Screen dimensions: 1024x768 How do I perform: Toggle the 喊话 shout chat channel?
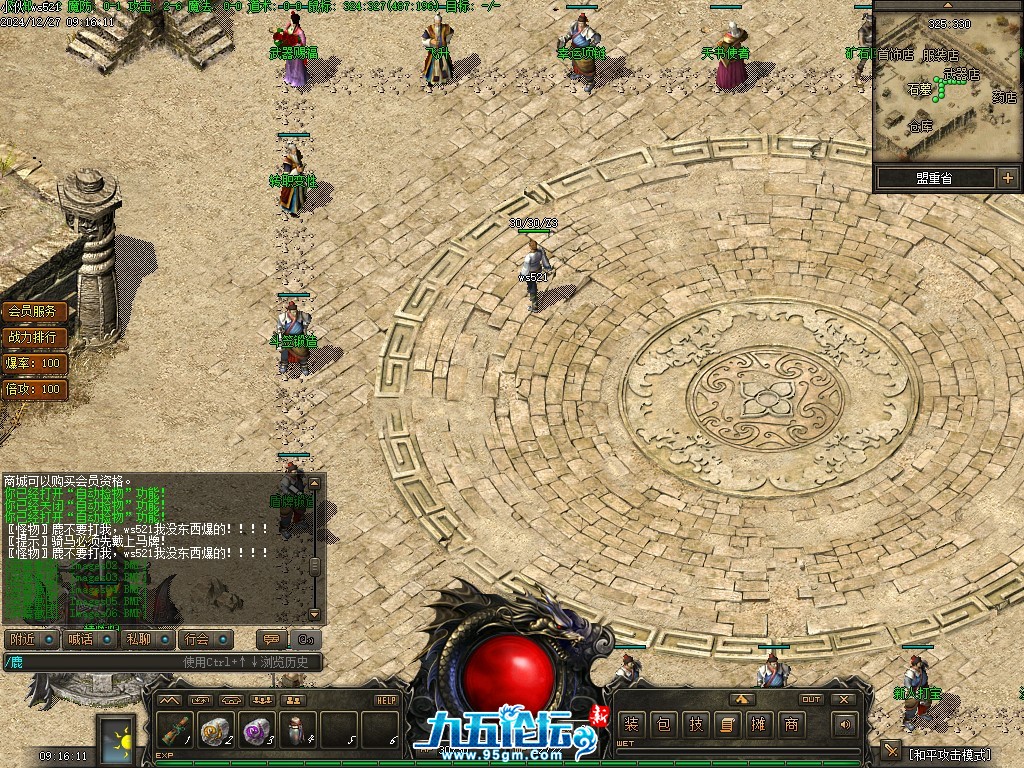[x=89, y=639]
